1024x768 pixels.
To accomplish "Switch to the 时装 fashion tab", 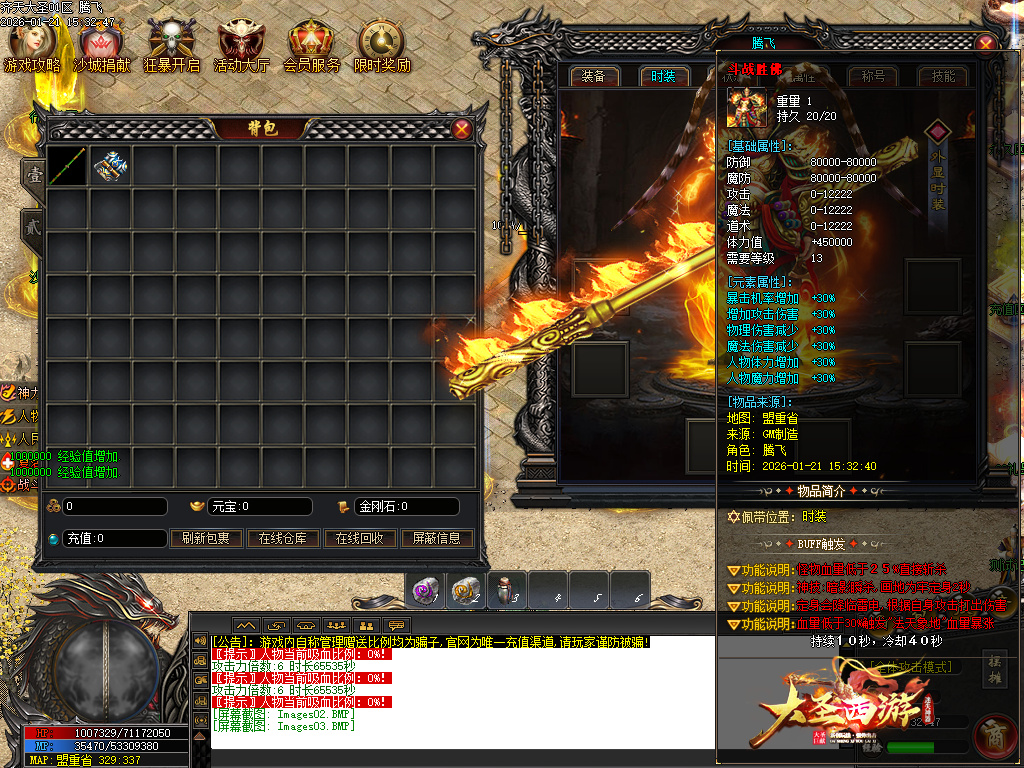I will click(x=663, y=76).
